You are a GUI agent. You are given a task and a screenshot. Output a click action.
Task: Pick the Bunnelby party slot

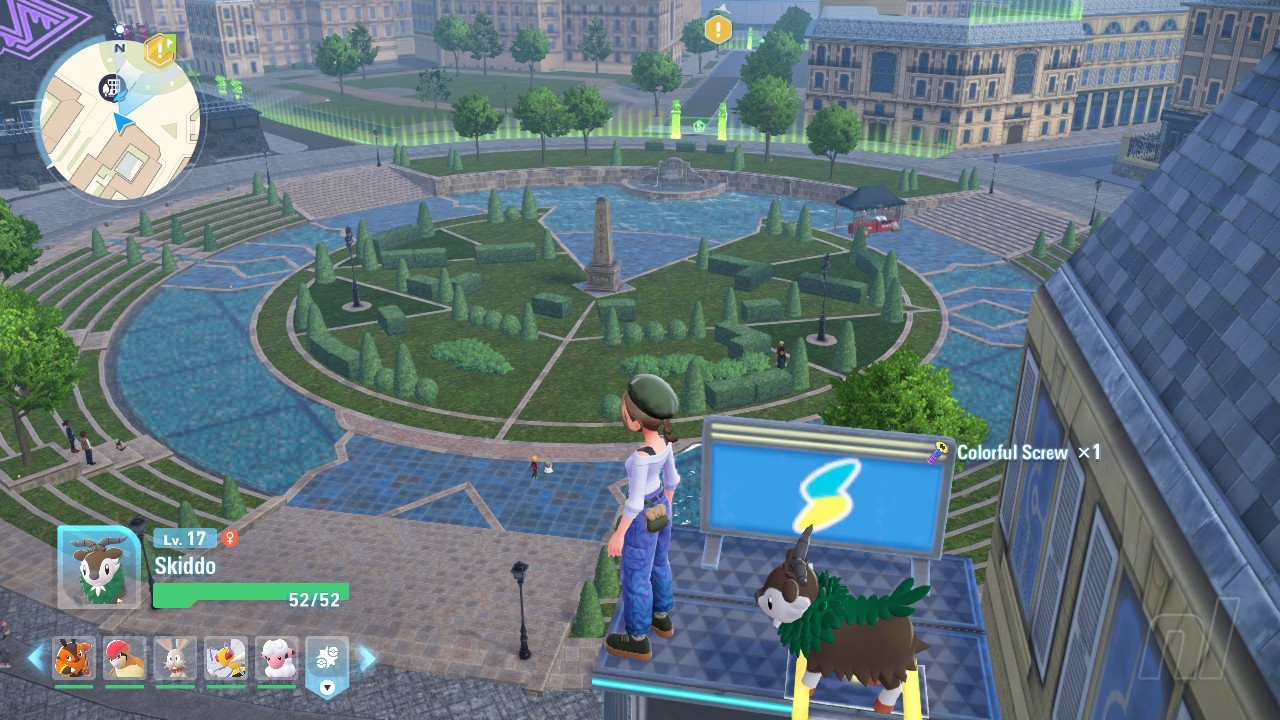click(x=175, y=658)
